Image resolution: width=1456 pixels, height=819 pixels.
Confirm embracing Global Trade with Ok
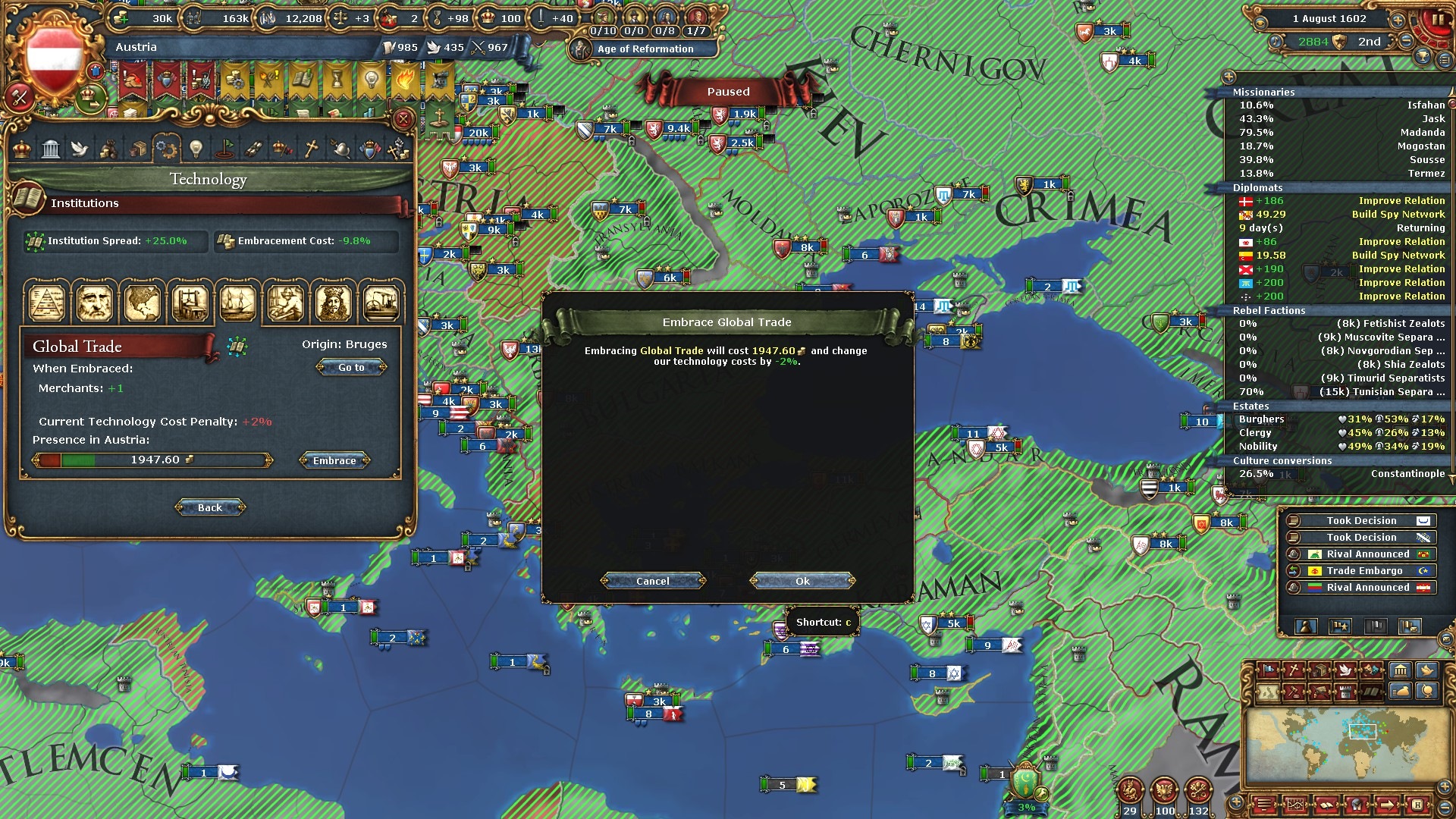[802, 581]
